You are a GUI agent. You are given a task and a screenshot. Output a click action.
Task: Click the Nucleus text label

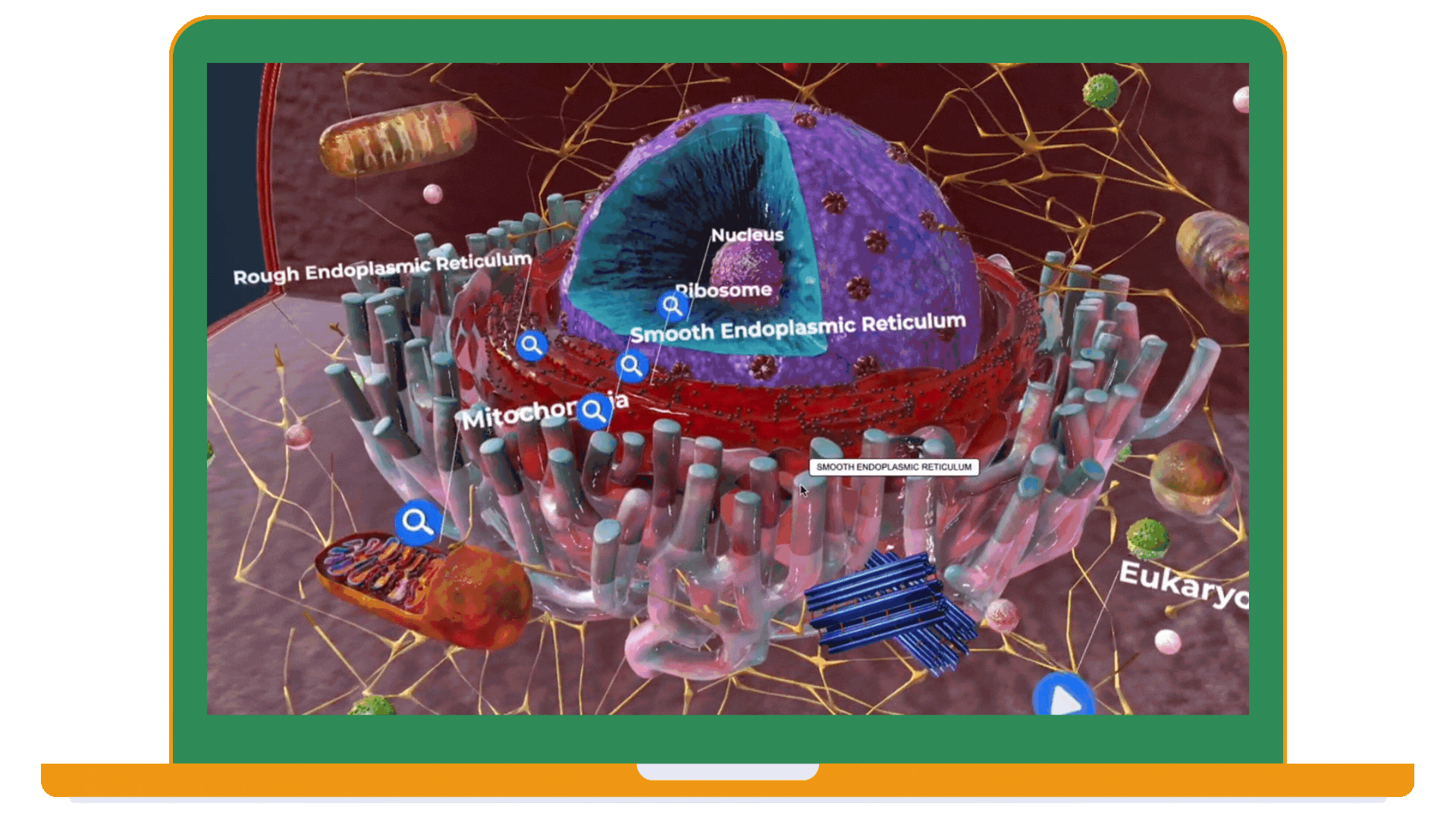(748, 236)
